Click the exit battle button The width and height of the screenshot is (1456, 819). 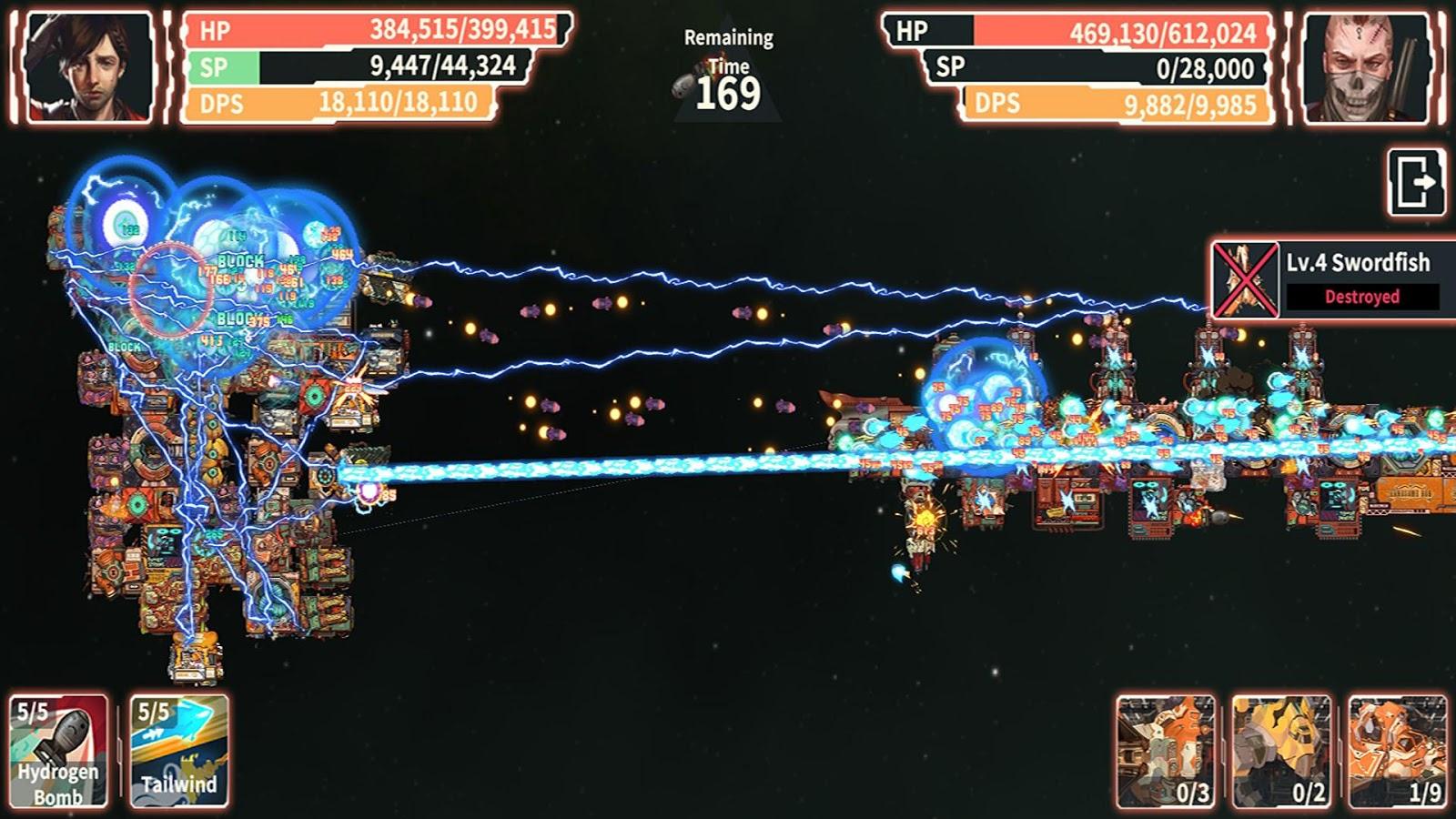click(x=1416, y=182)
